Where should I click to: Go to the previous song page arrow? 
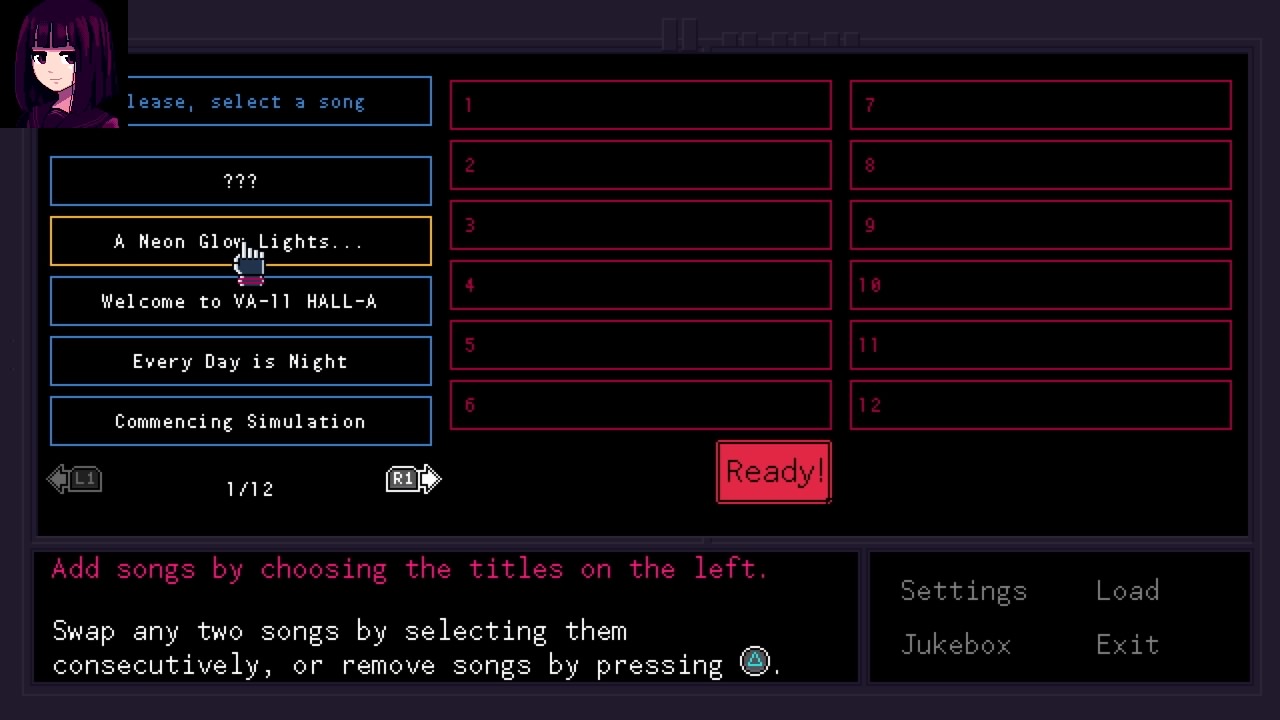coord(74,480)
